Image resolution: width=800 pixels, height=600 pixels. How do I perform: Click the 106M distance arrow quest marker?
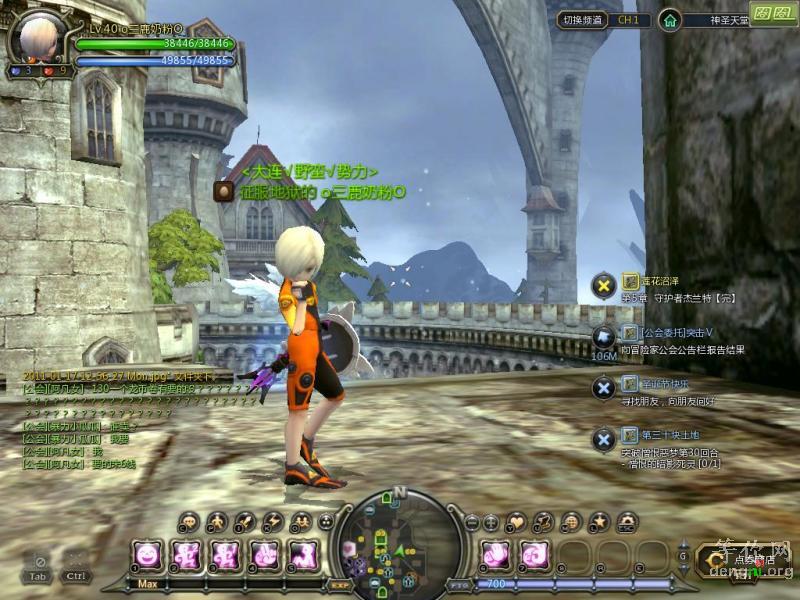[x=603, y=338]
